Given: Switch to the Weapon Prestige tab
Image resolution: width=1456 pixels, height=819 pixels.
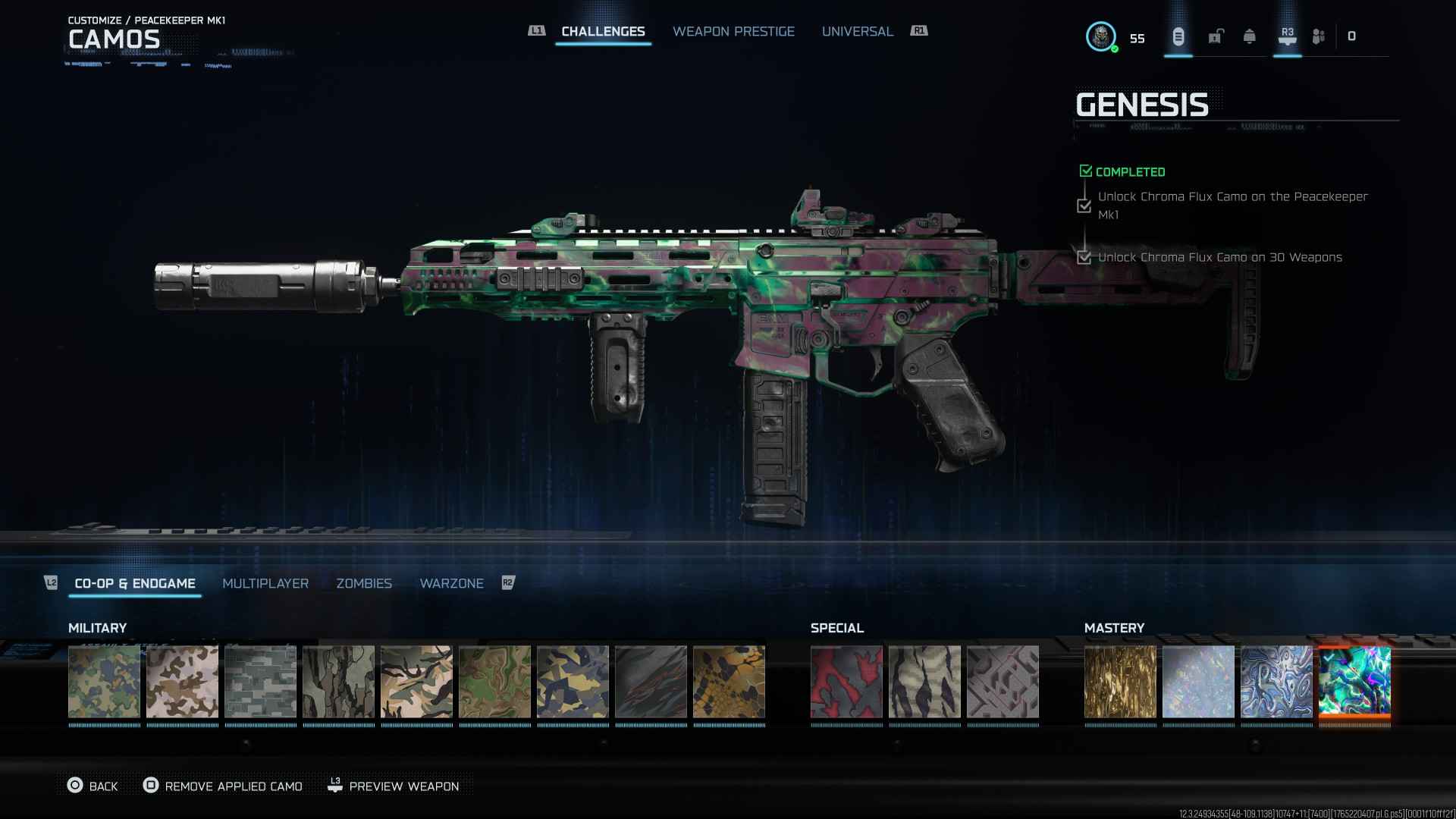Looking at the screenshot, I should coord(733,31).
